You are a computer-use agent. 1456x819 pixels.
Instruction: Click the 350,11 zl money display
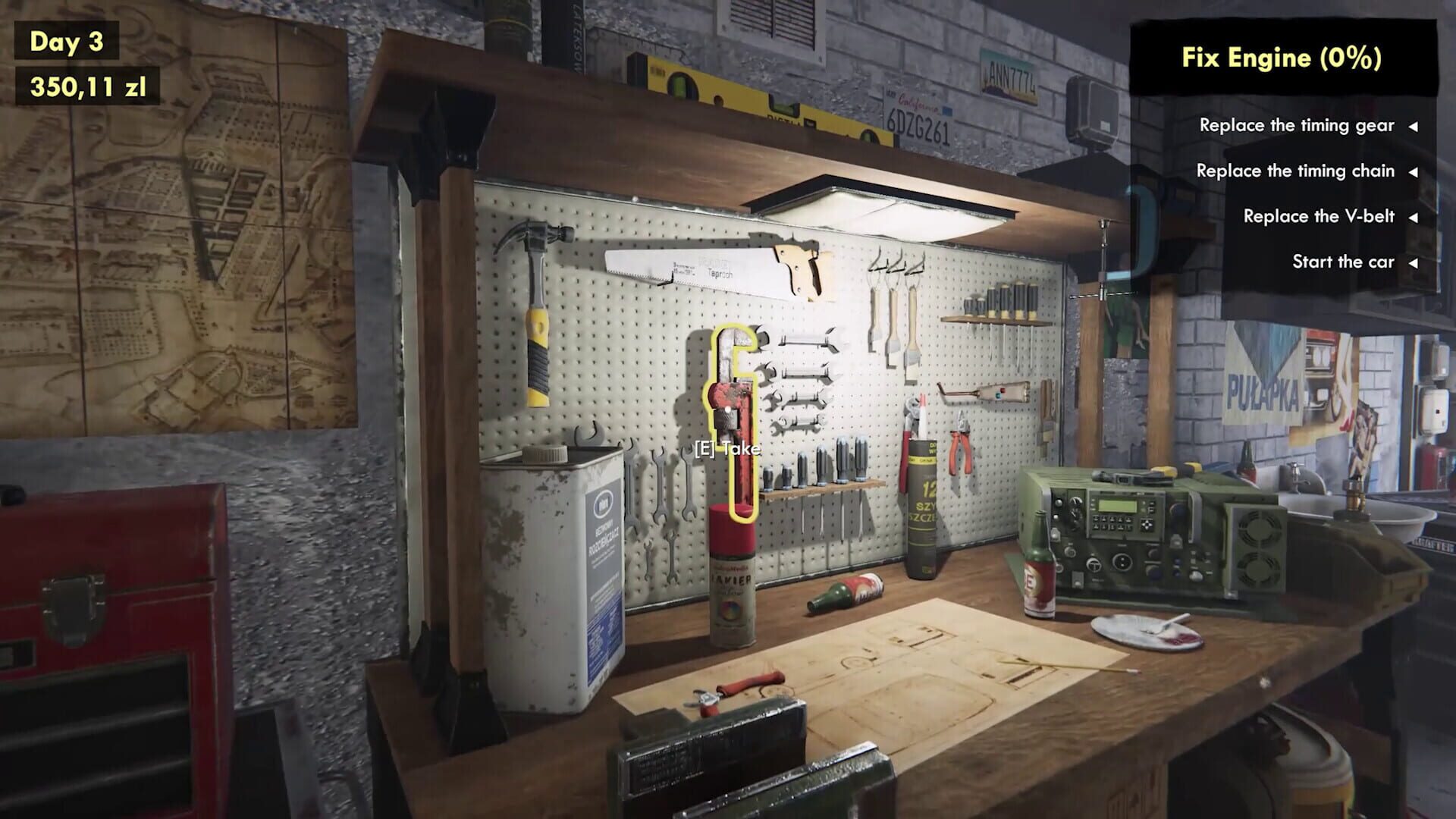(86, 87)
